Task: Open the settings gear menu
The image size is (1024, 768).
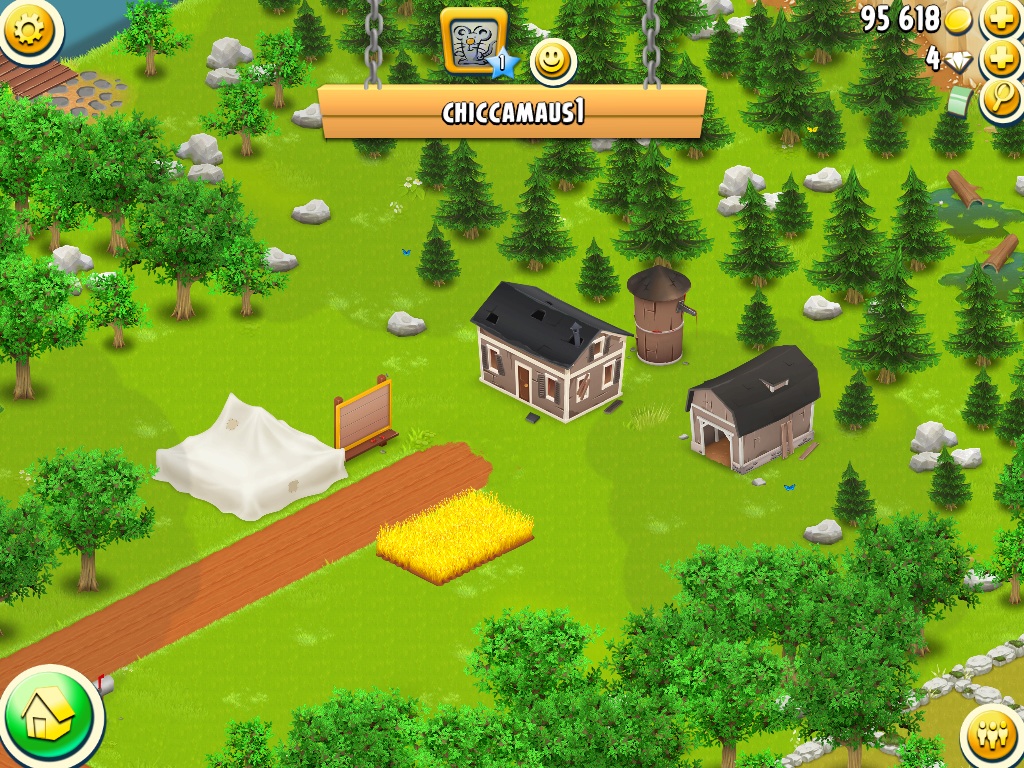Action: 30,29
